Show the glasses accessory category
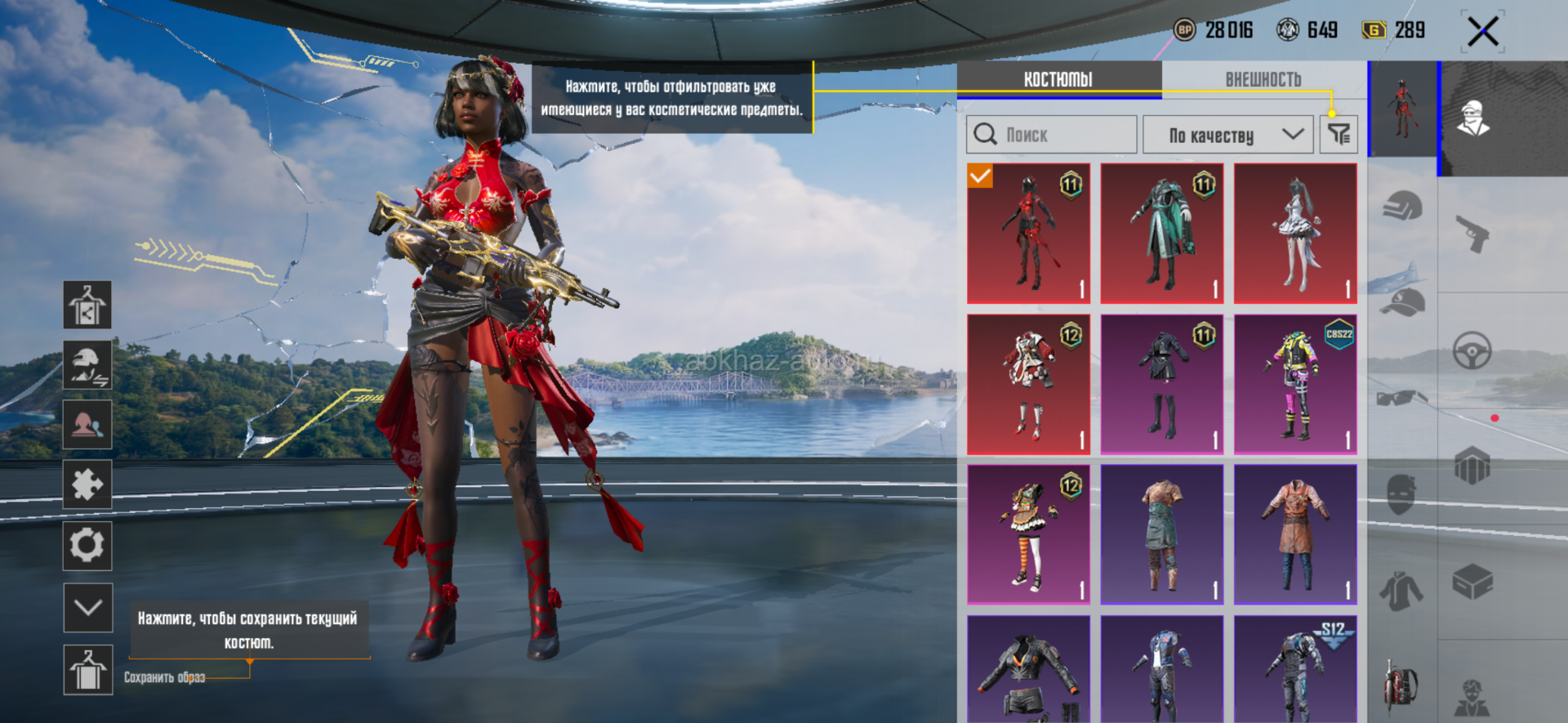Image resolution: width=1568 pixels, height=723 pixels. pos(1402,399)
